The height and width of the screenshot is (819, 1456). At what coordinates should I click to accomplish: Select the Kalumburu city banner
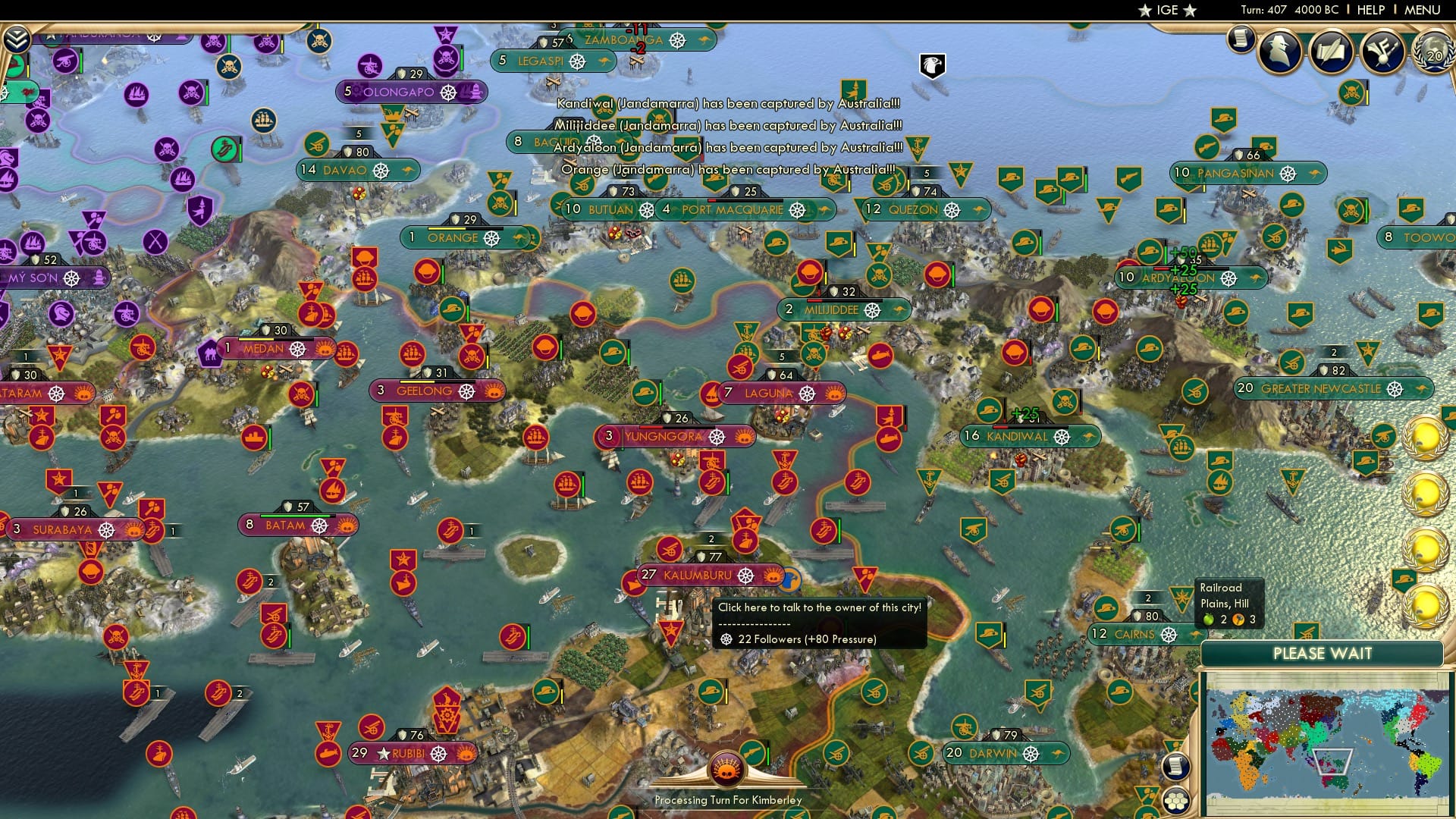click(698, 576)
